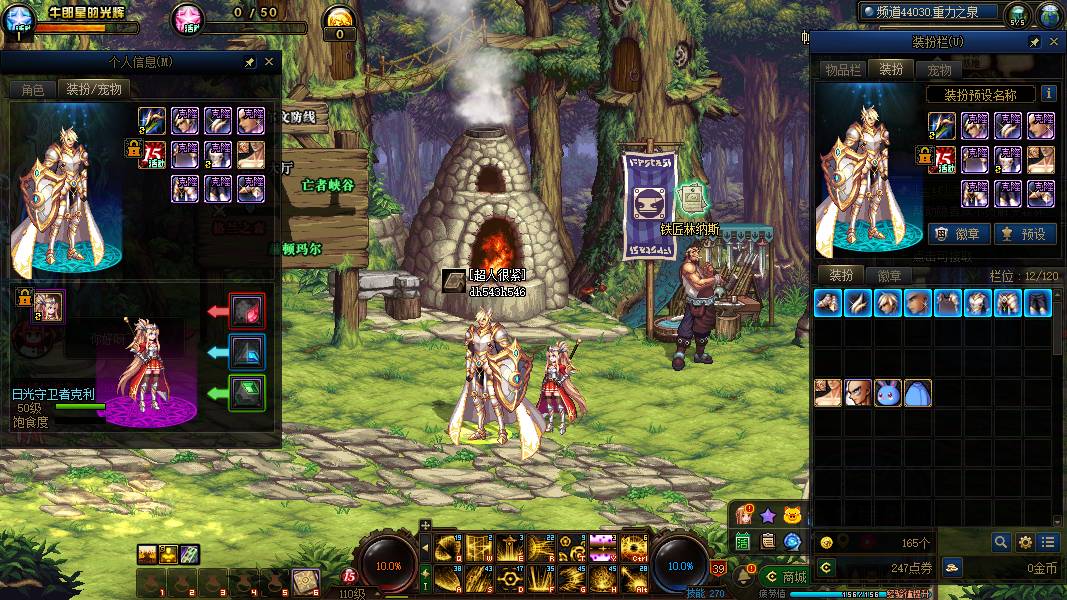The height and width of the screenshot is (600, 1067).
Task: Switch to the 角色 tab
Action: click(x=33, y=89)
